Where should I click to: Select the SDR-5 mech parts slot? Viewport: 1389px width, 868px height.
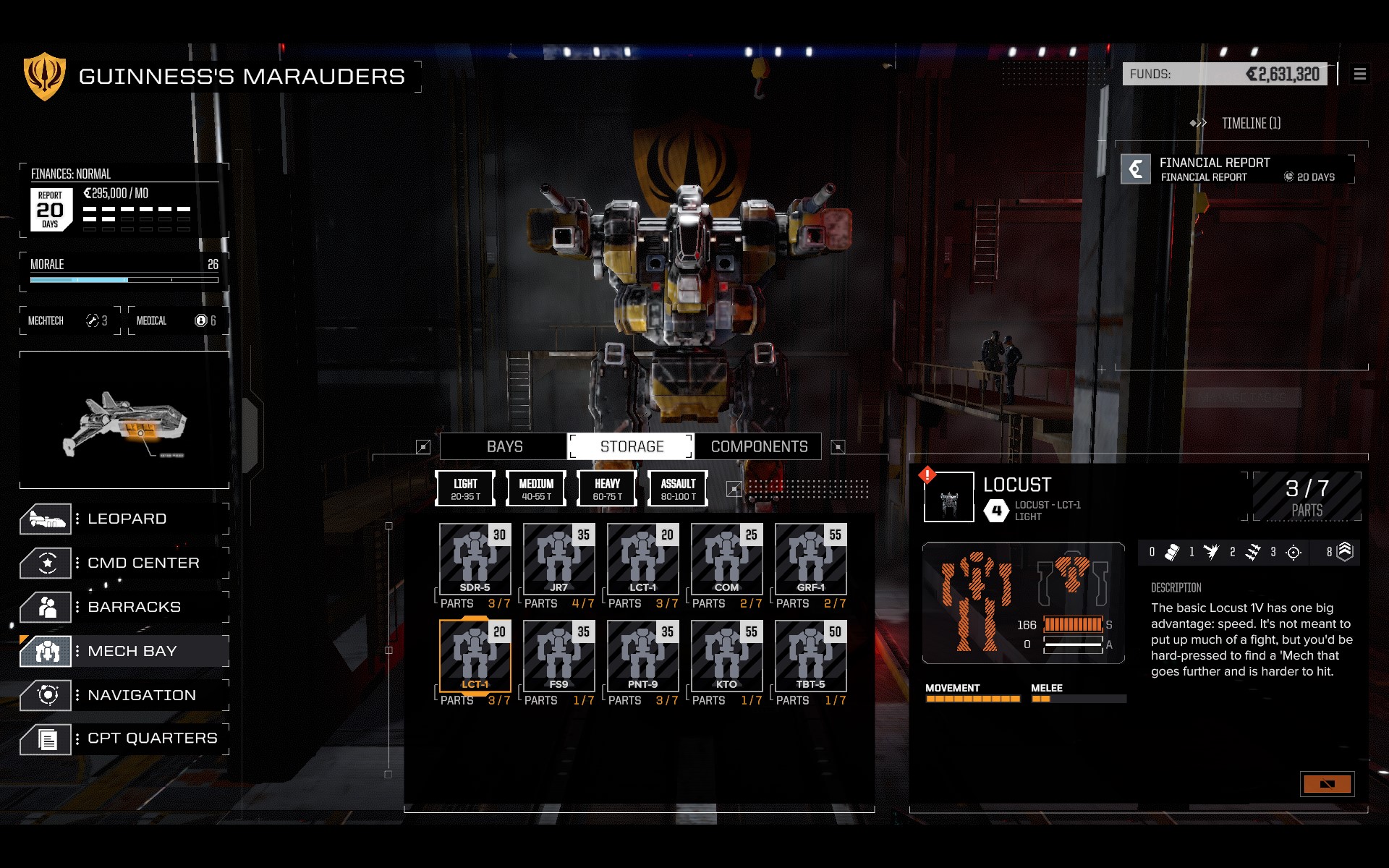(x=475, y=560)
